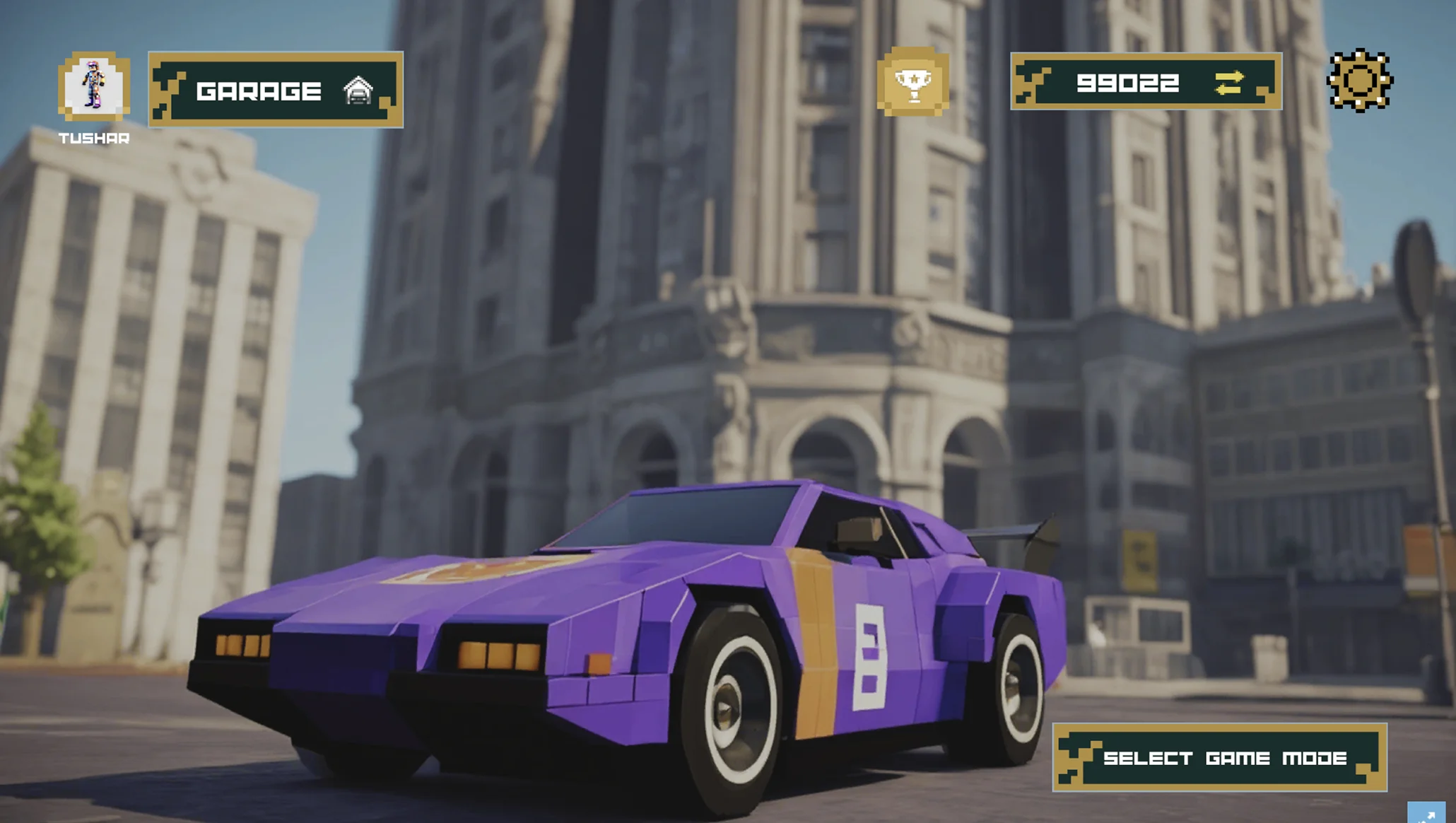Viewport: 1456px width, 823px height.
Task: Open the gold trophy leaderboard
Action: coord(912,82)
